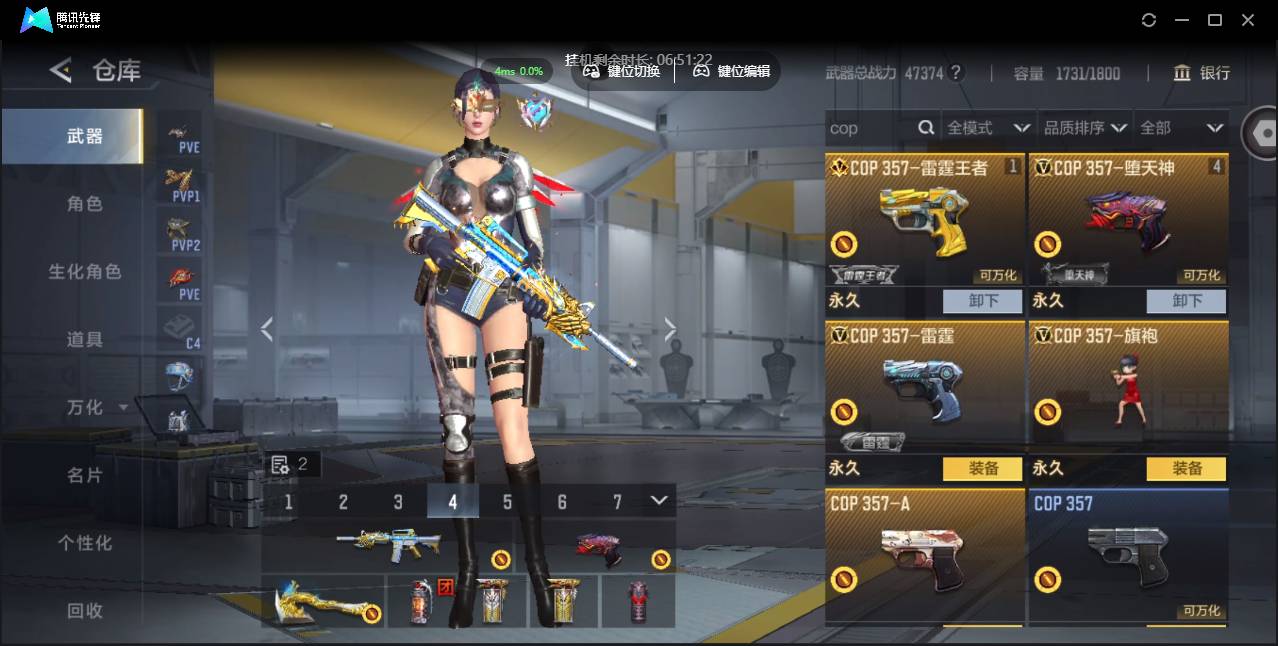Open the 银行 bank

pyautogui.click(x=1202, y=73)
